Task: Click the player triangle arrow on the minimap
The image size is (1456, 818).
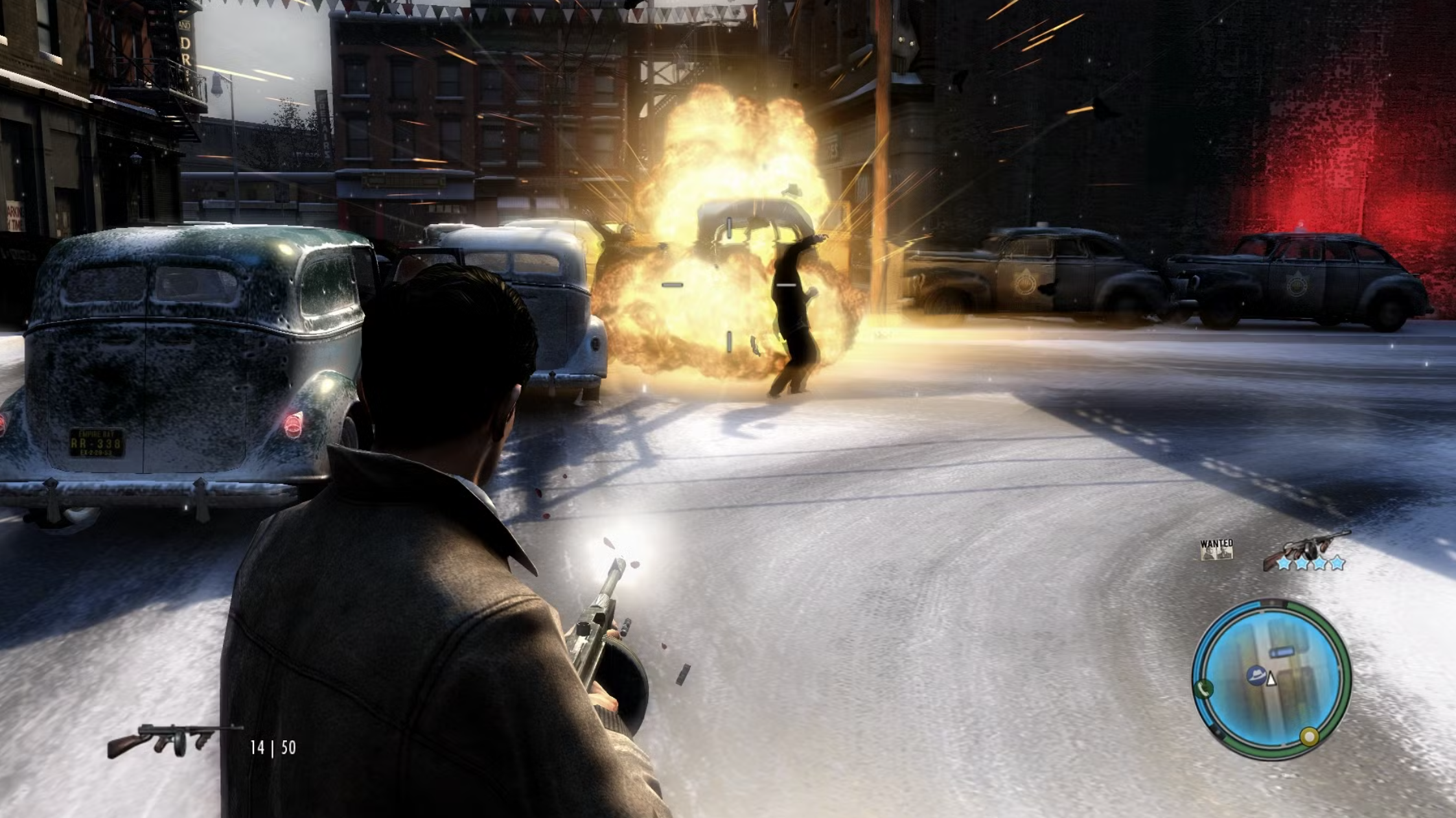Action: pos(1271,679)
